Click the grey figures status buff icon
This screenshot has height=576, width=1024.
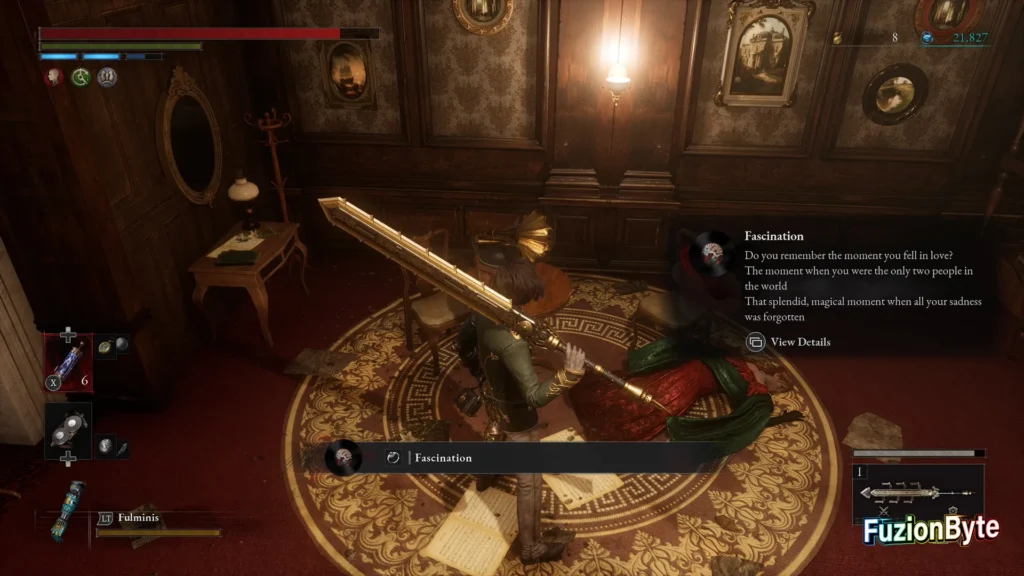(107, 77)
